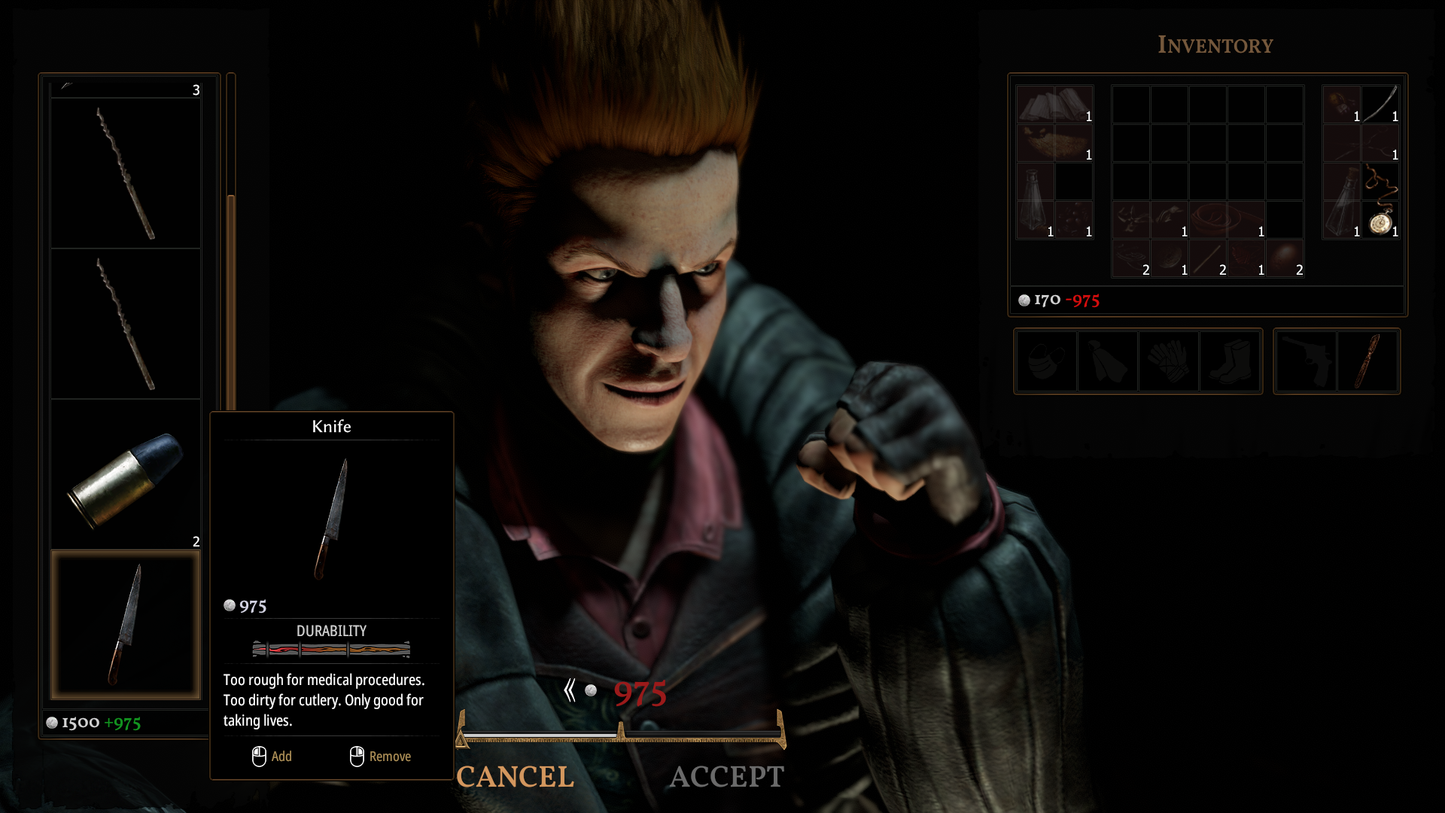The height and width of the screenshot is (813, 1445).
Task: Click the cape equipment slot
Action: pyautogui.click(x=1107, y=361)
